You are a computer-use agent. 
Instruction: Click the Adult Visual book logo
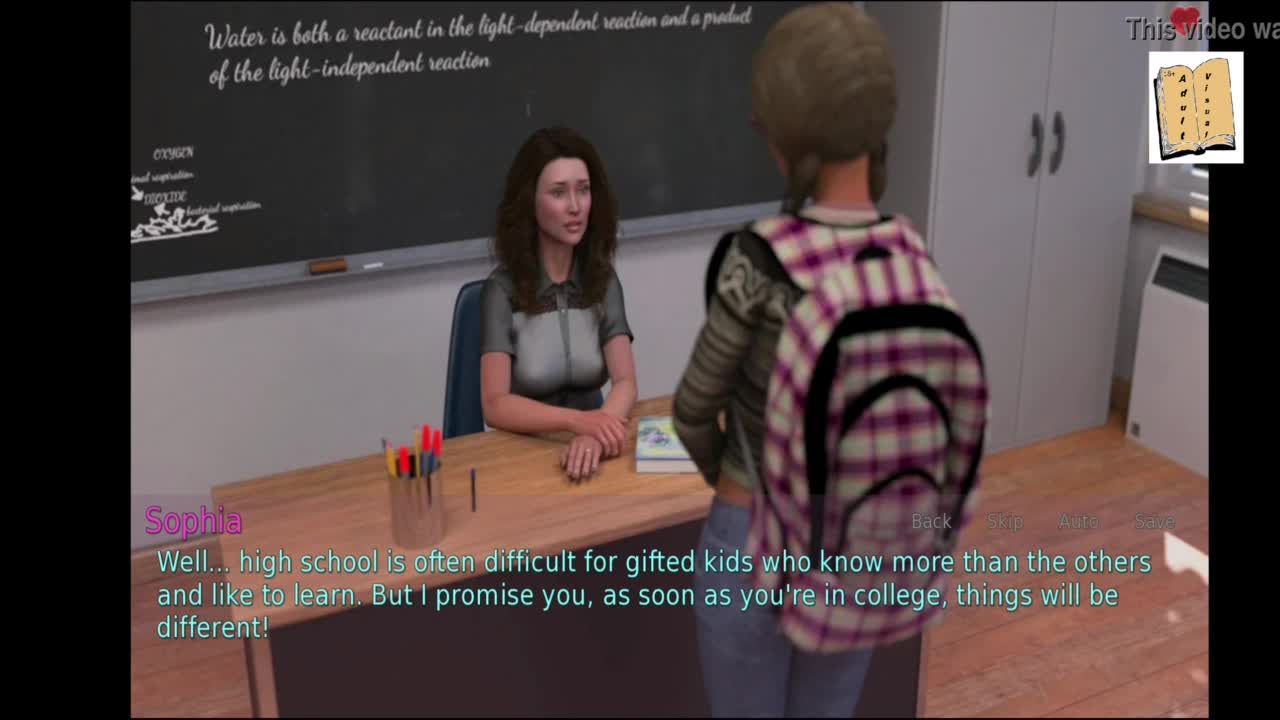(1195, 108)
